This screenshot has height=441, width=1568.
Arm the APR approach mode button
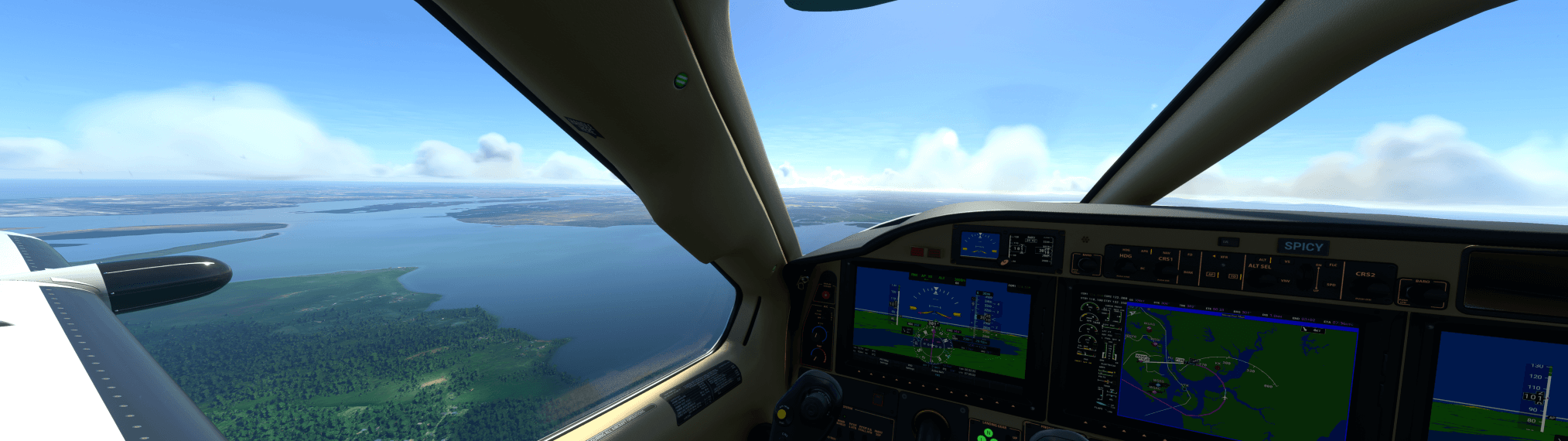(1145, 251)
